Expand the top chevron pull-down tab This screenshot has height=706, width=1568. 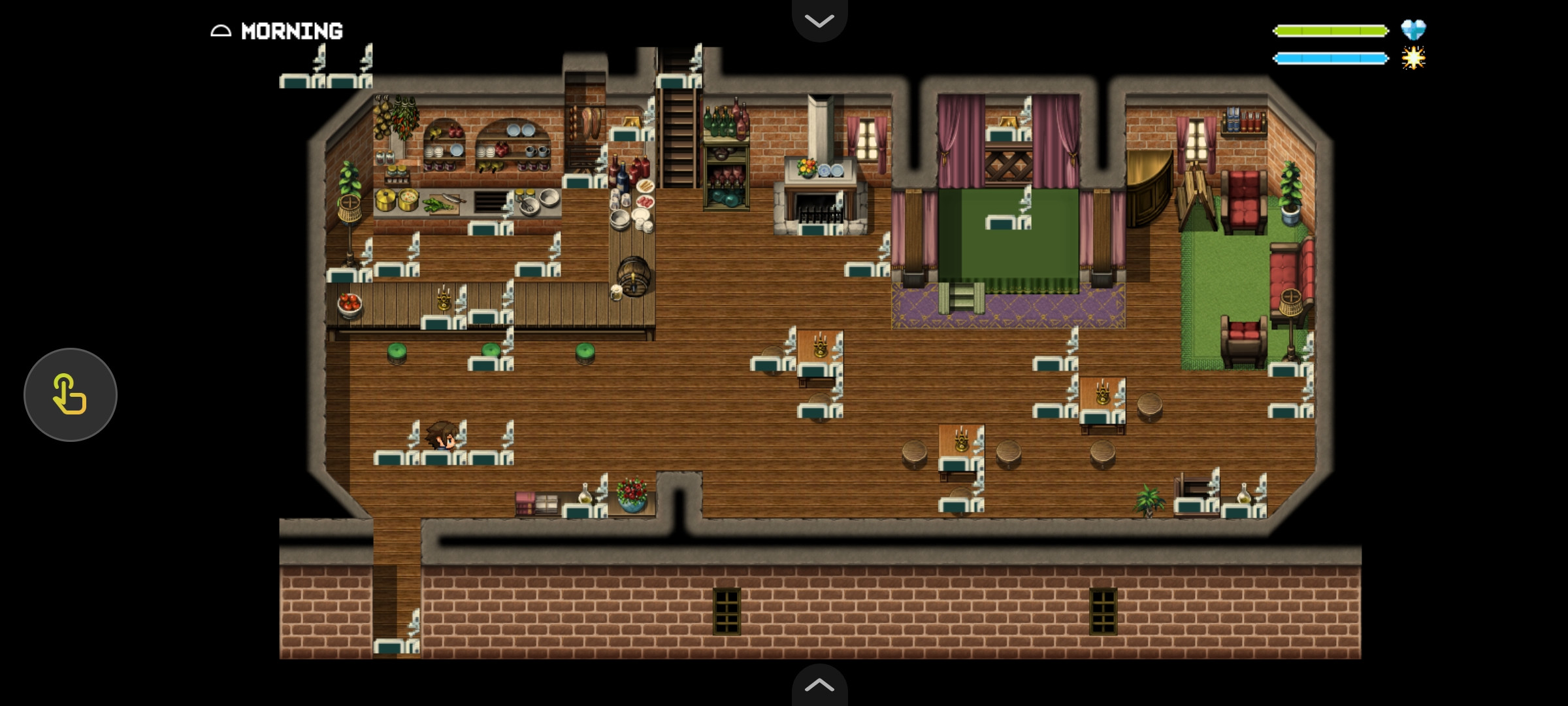pyautogui.click(x=819, y=20)
